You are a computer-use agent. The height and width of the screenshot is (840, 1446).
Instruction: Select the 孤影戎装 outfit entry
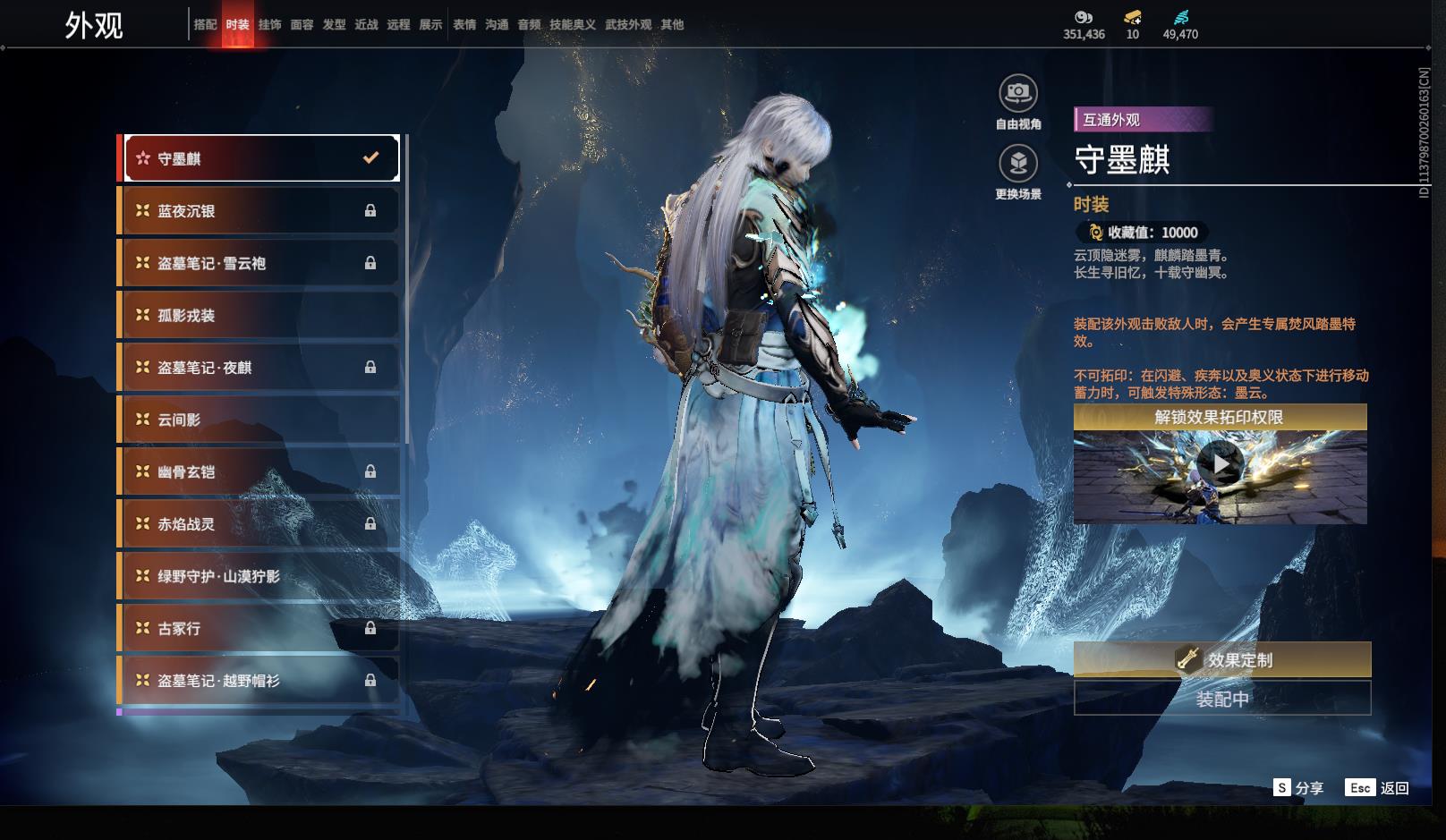(x=260, y=315)
